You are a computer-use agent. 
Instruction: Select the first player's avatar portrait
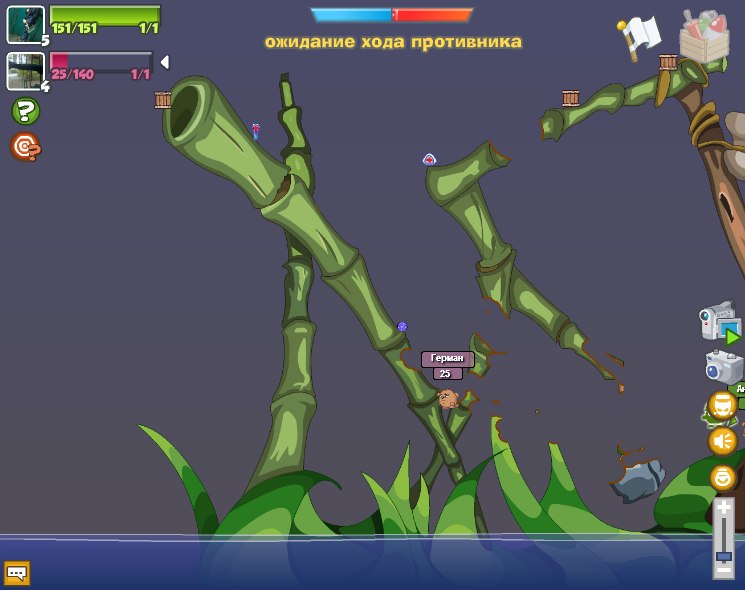pos(25,24)
